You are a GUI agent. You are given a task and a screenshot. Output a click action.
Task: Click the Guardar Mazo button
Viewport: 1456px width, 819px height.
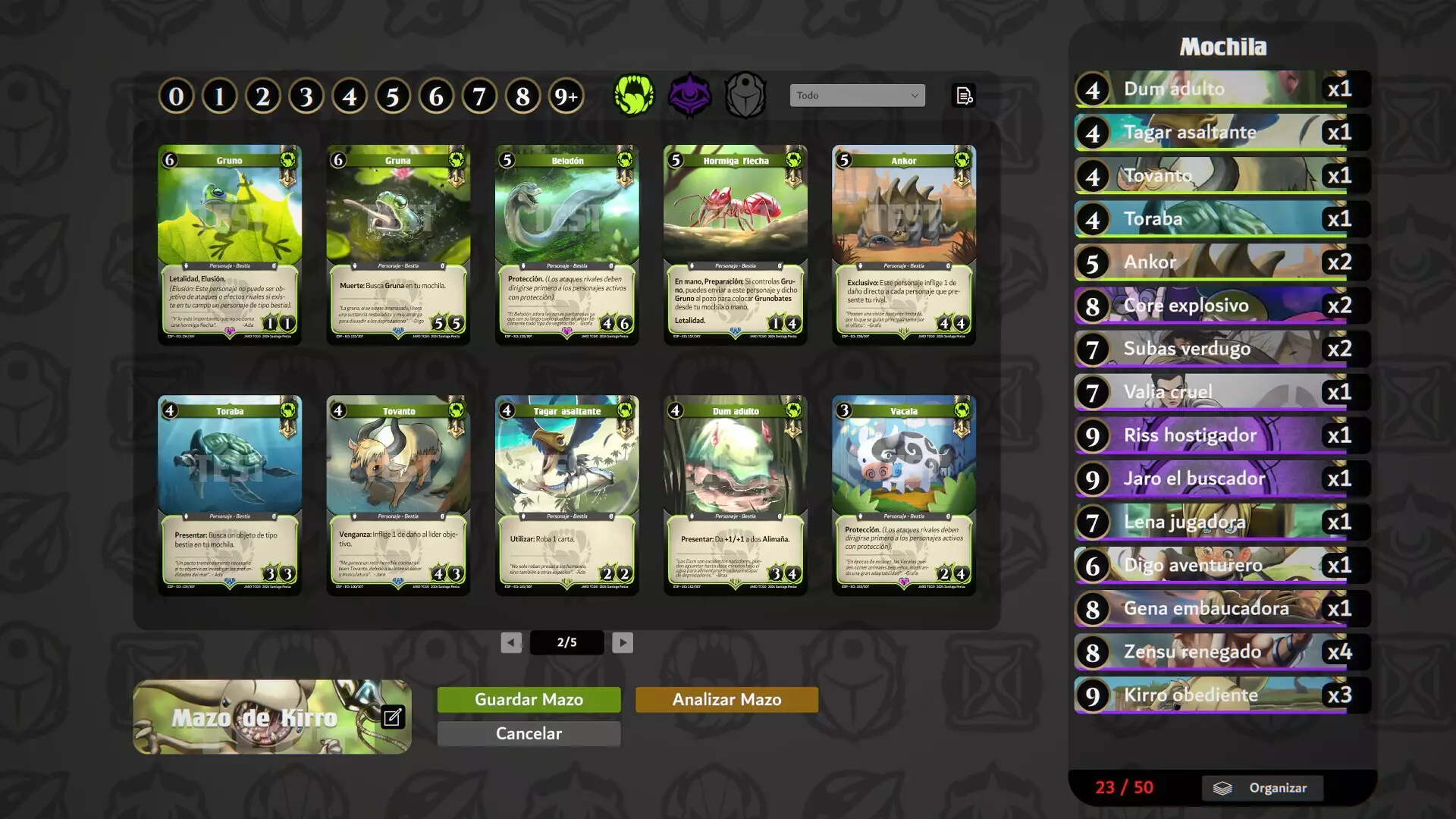click(x=528, y=699)
